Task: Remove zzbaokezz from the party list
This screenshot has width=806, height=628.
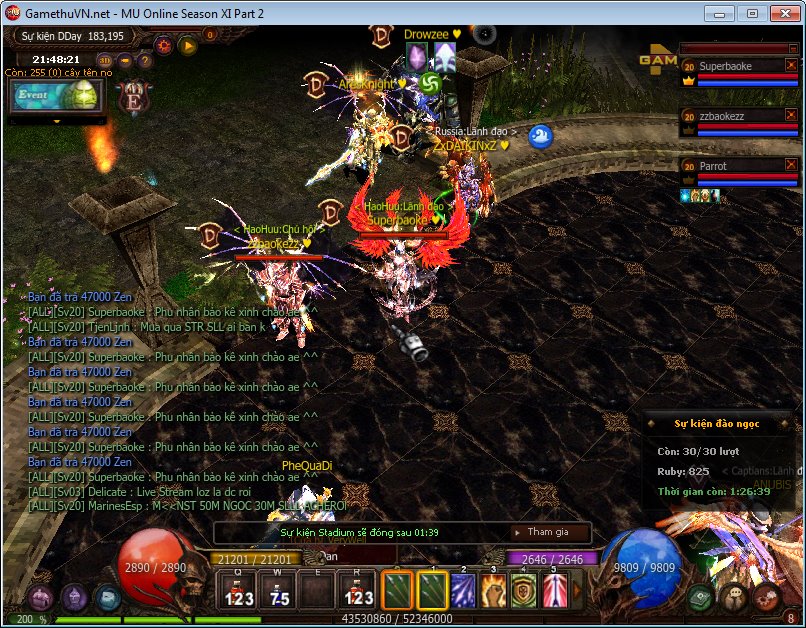Action: (791, 116)
